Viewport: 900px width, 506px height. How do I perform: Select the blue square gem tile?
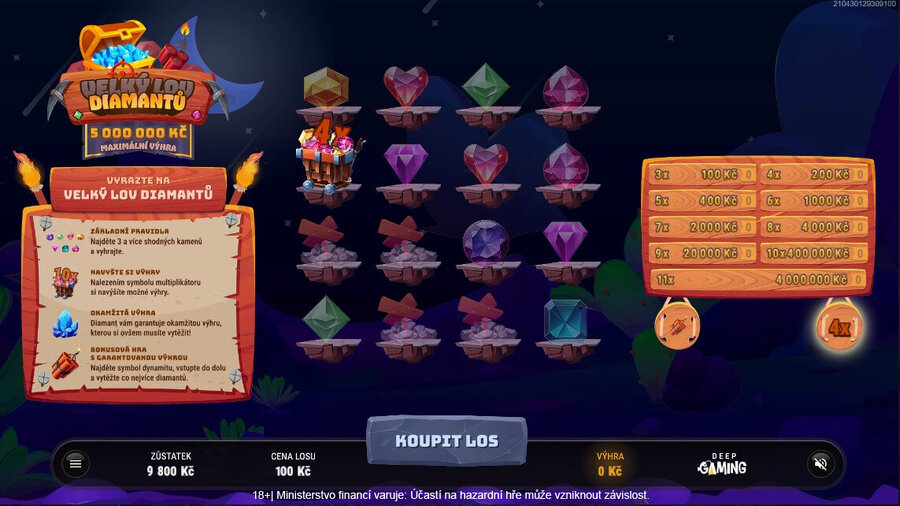point(565,320)
